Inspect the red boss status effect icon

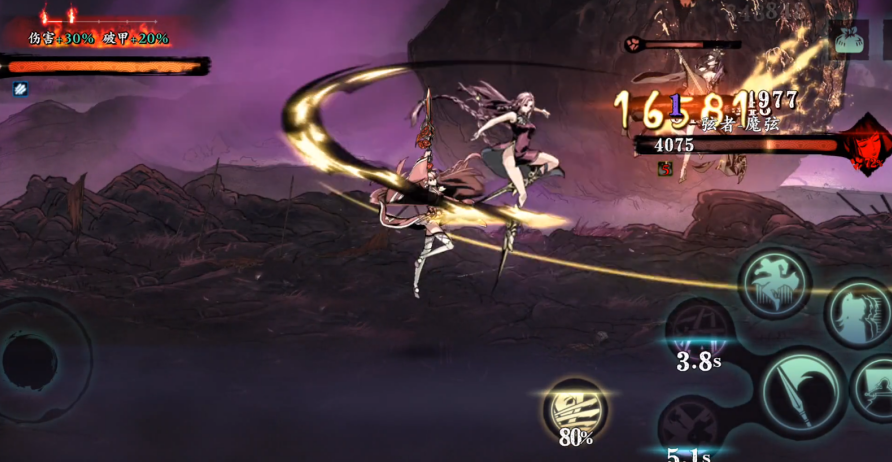click(x=665, y=168)
